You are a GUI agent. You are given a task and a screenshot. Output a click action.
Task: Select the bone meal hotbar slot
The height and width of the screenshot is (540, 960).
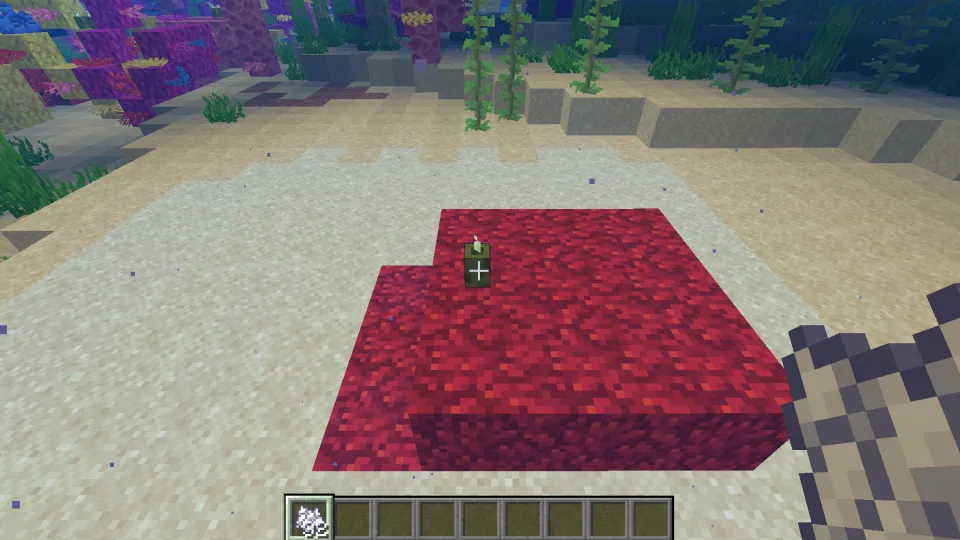pos(309,519)
